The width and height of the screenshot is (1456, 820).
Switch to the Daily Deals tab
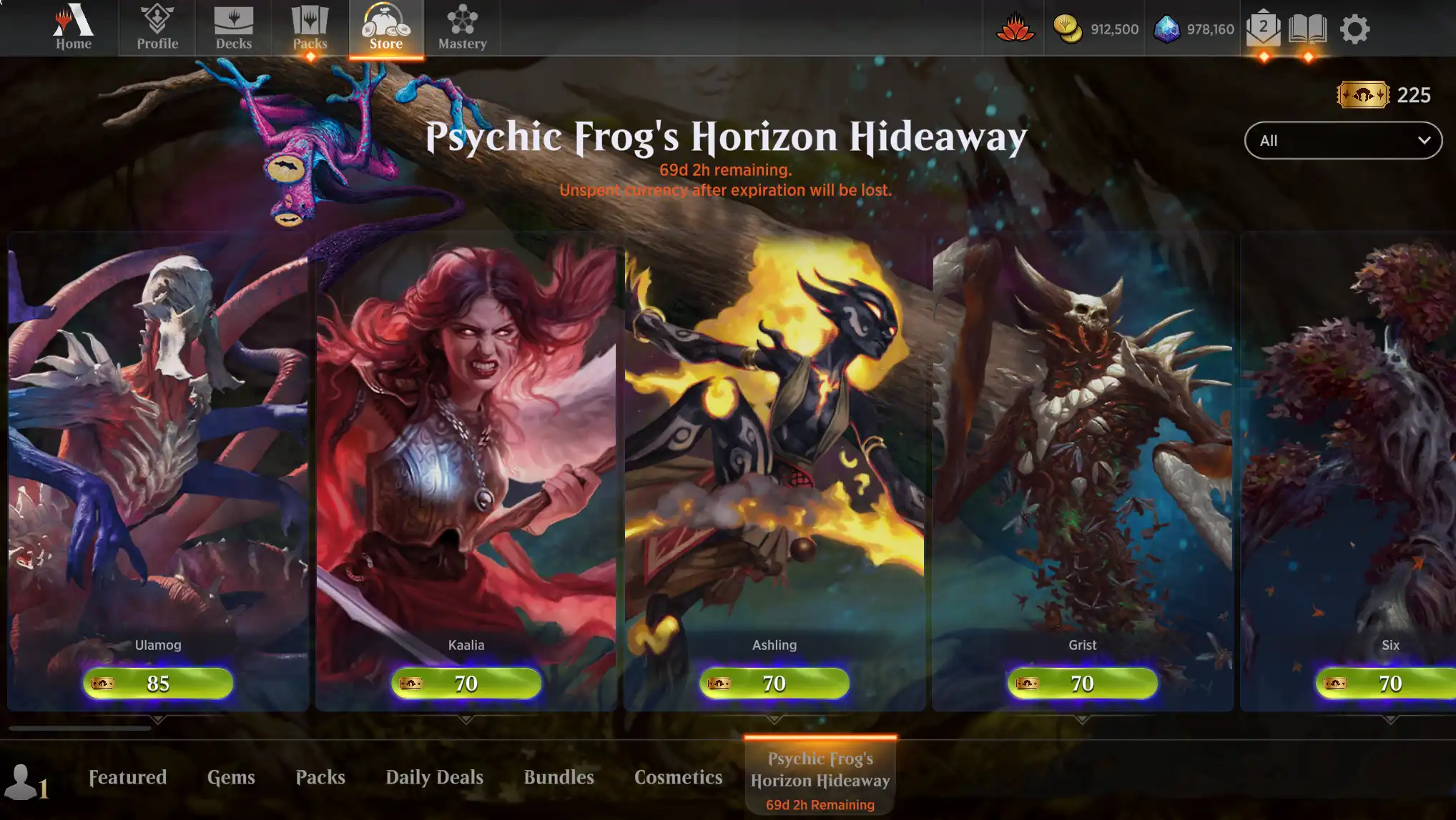click(433, 777)
